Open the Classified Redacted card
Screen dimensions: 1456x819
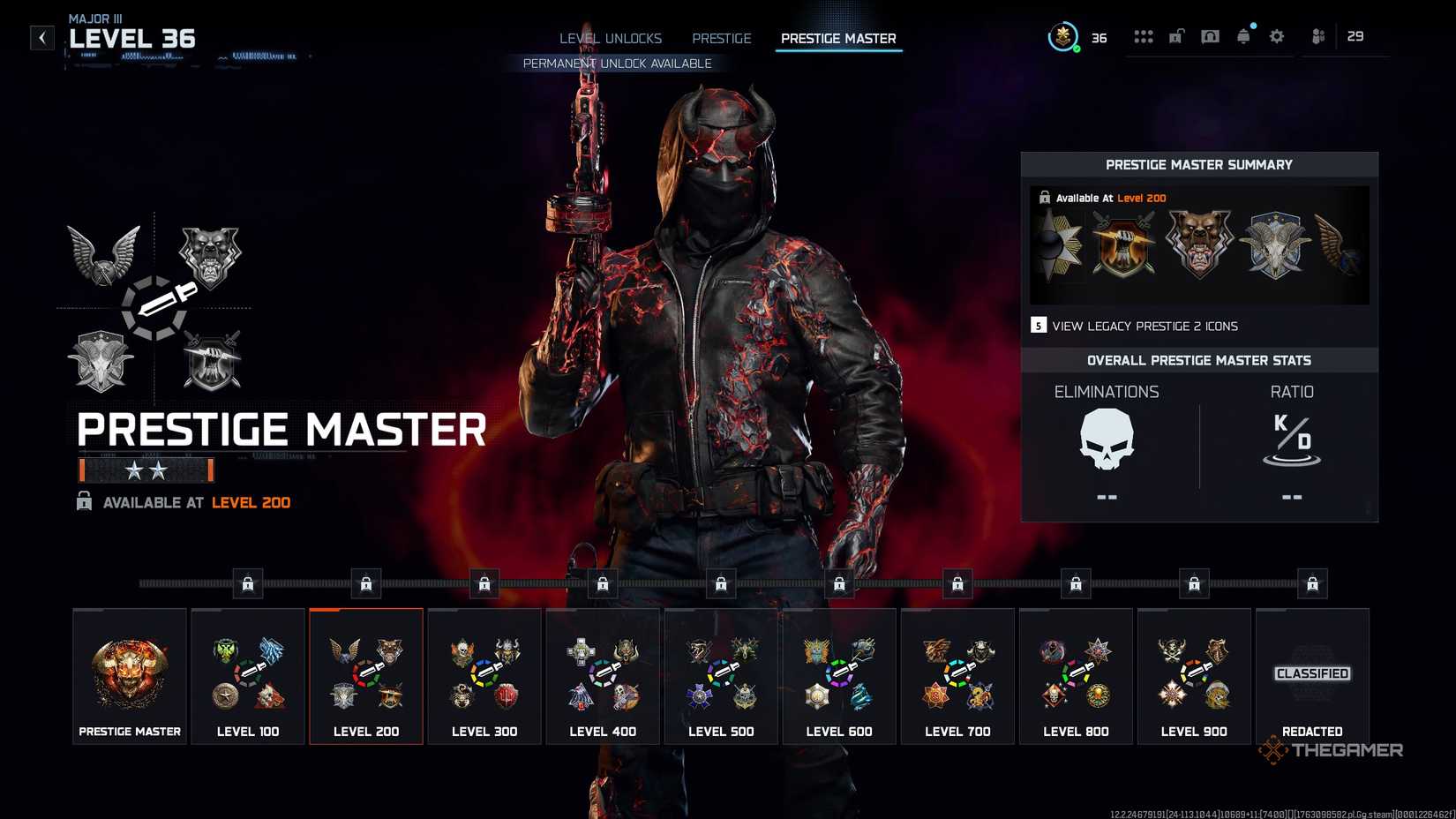pyautogui.click(x=1312, y=675)
